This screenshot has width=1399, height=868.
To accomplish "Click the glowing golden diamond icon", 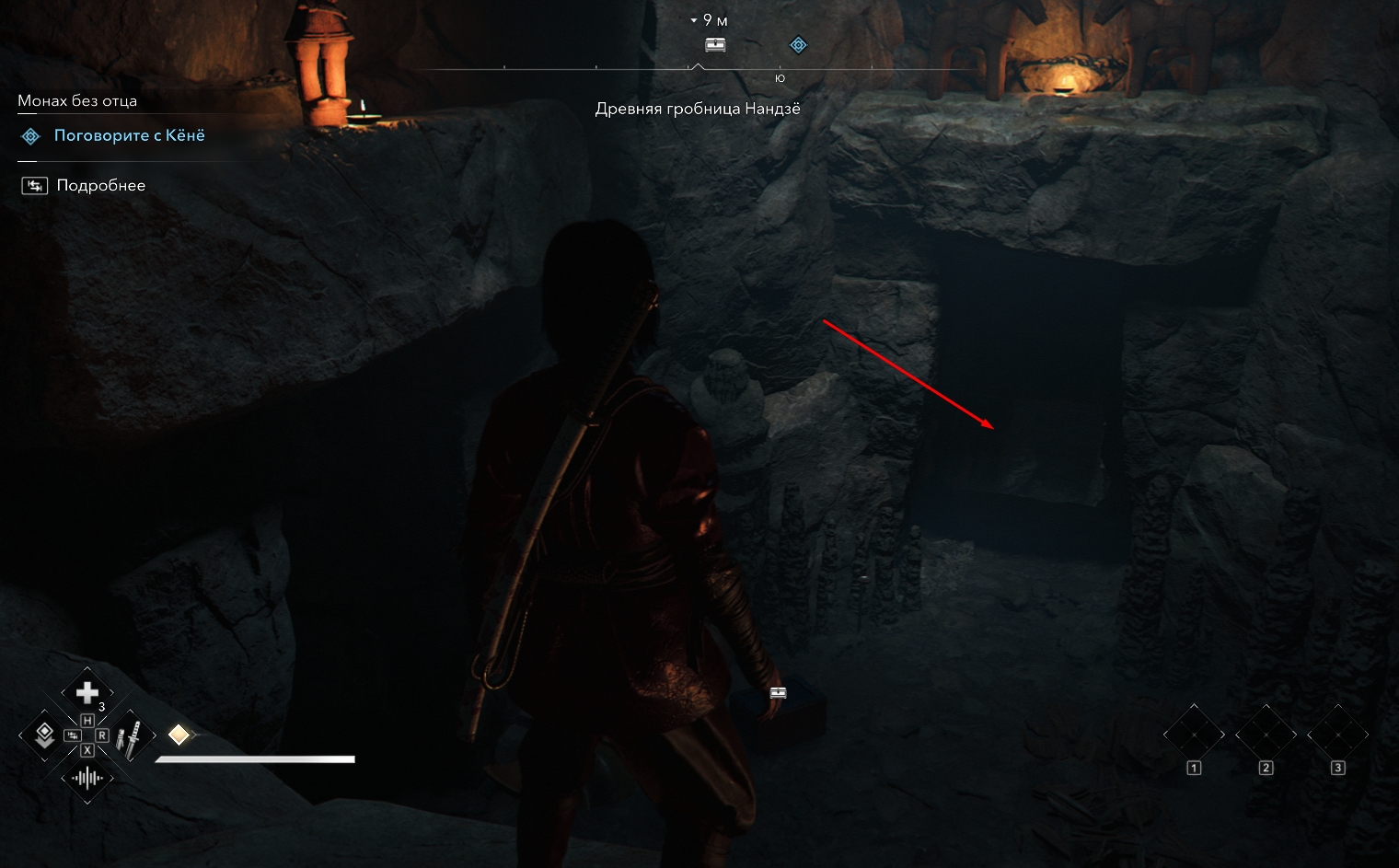I will coord(179,735).
